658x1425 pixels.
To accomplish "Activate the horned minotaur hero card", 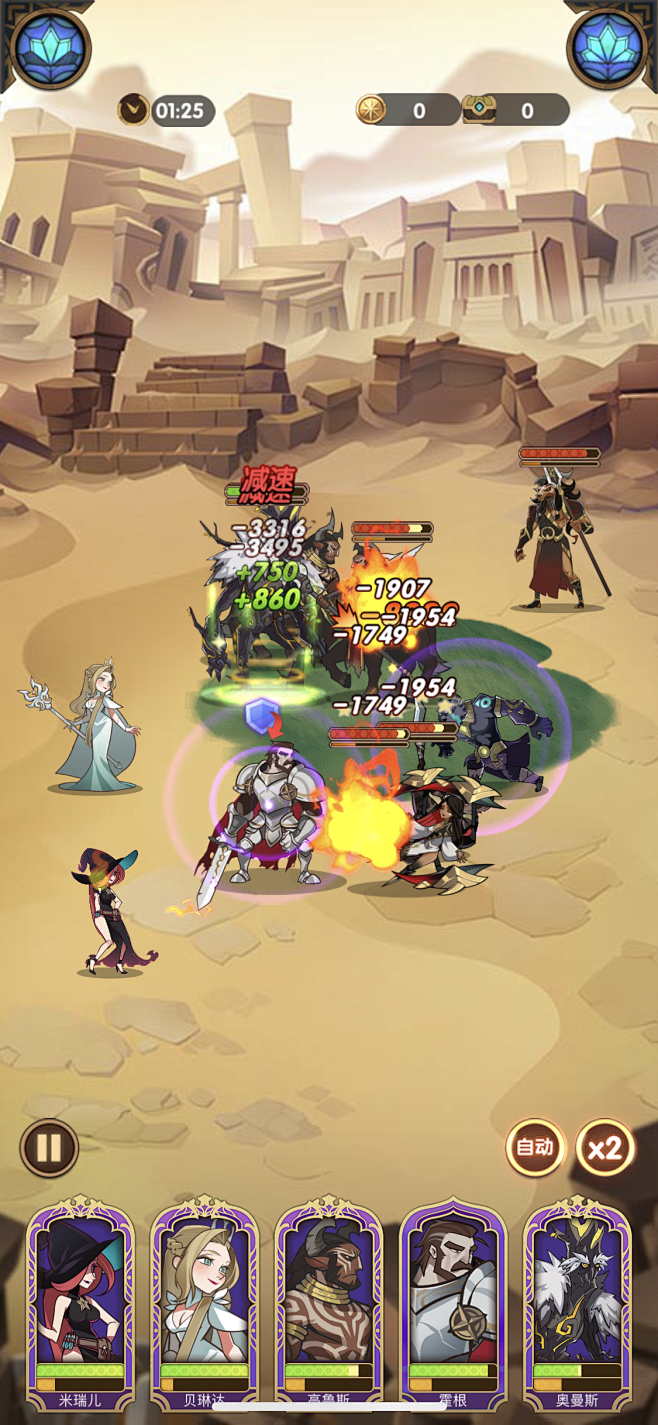I will (x=329, y=1305).
